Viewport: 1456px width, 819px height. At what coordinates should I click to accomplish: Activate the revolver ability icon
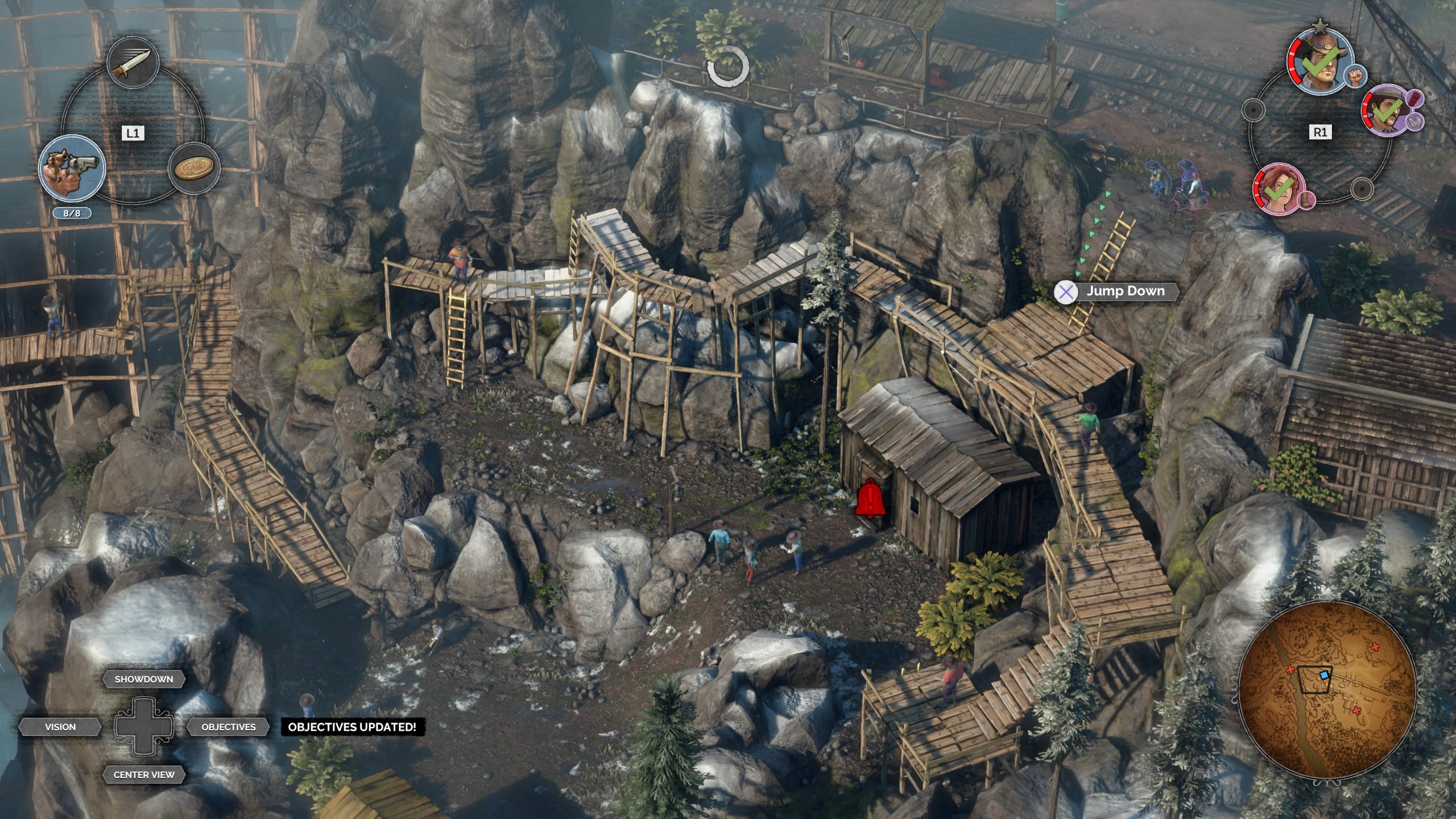[x=72, y=168]
